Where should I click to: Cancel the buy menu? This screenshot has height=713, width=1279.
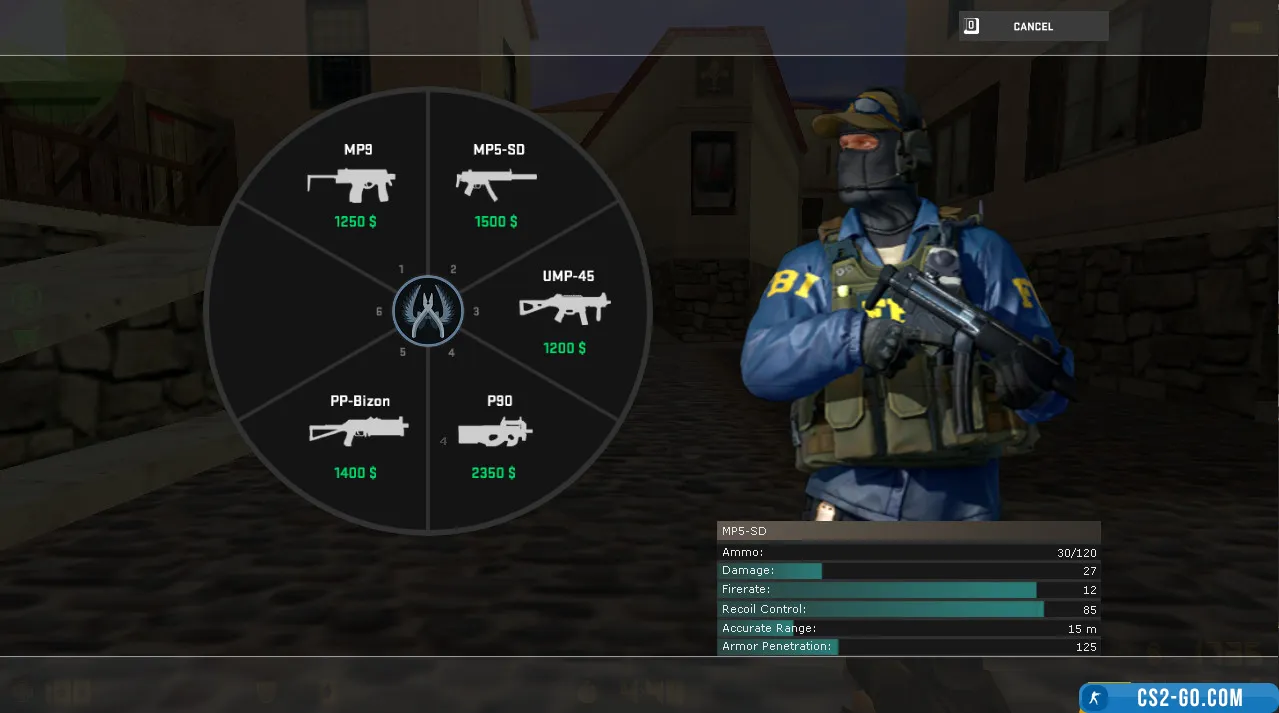pos(1033,27)
